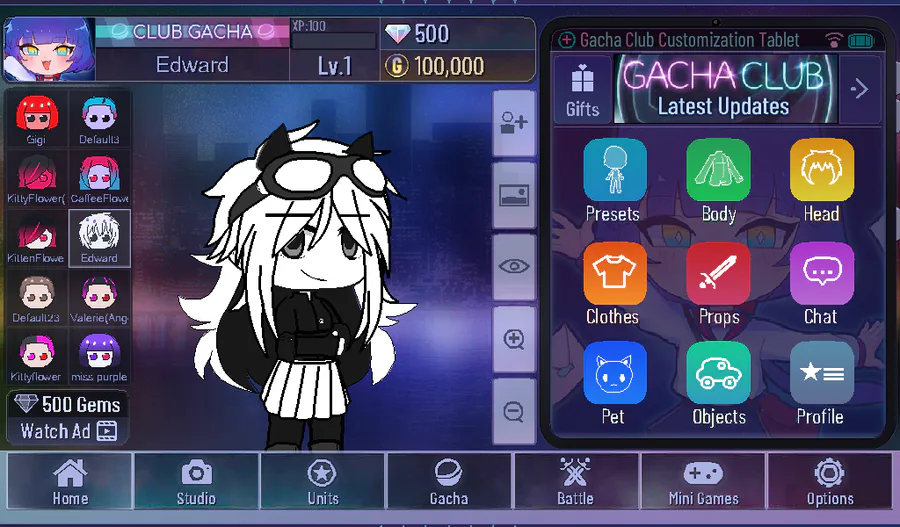Switch to the Studio screen
This screenshot has height=527, width=900.
pos(196,481)
